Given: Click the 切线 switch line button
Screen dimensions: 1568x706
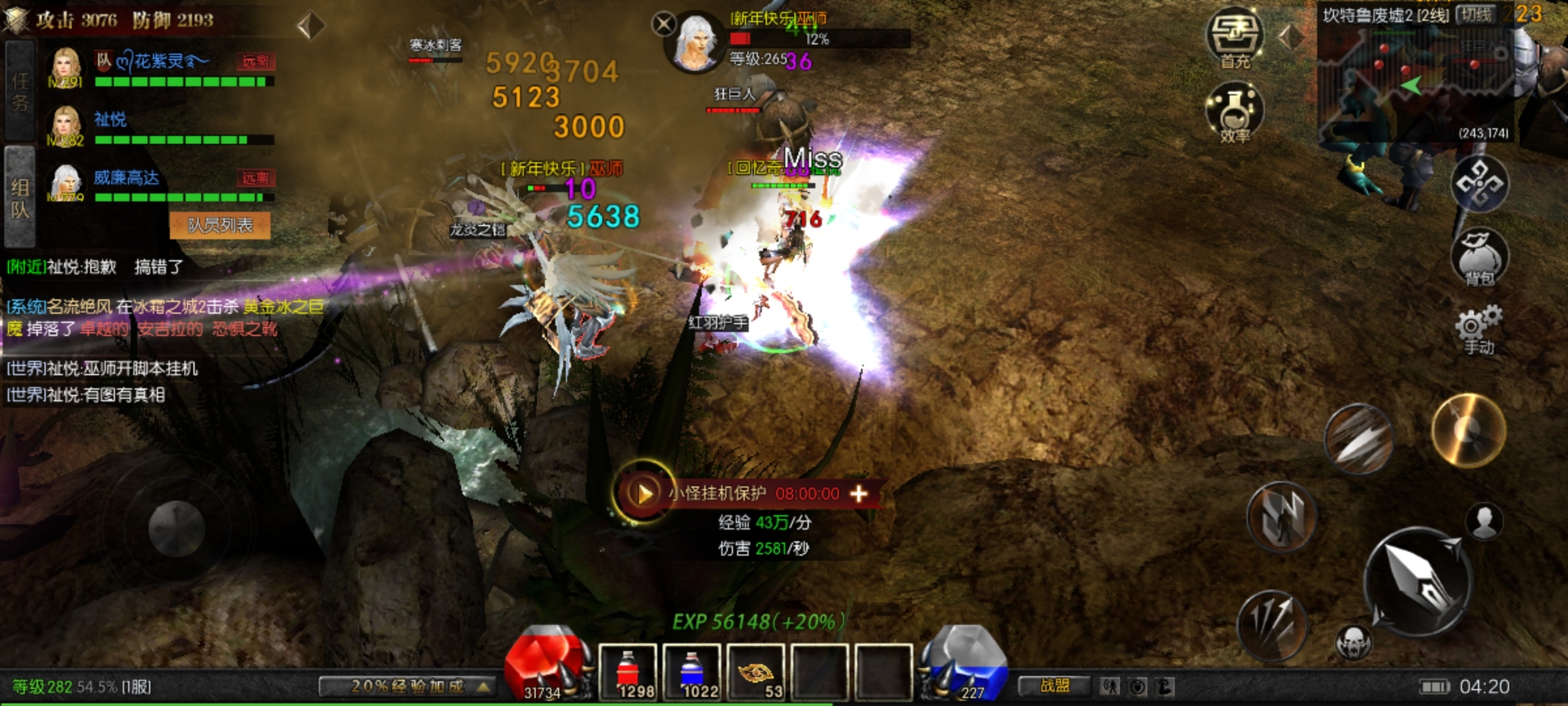Looking at the screenshot, I should pyautogui.click(x=1476, y=14).
